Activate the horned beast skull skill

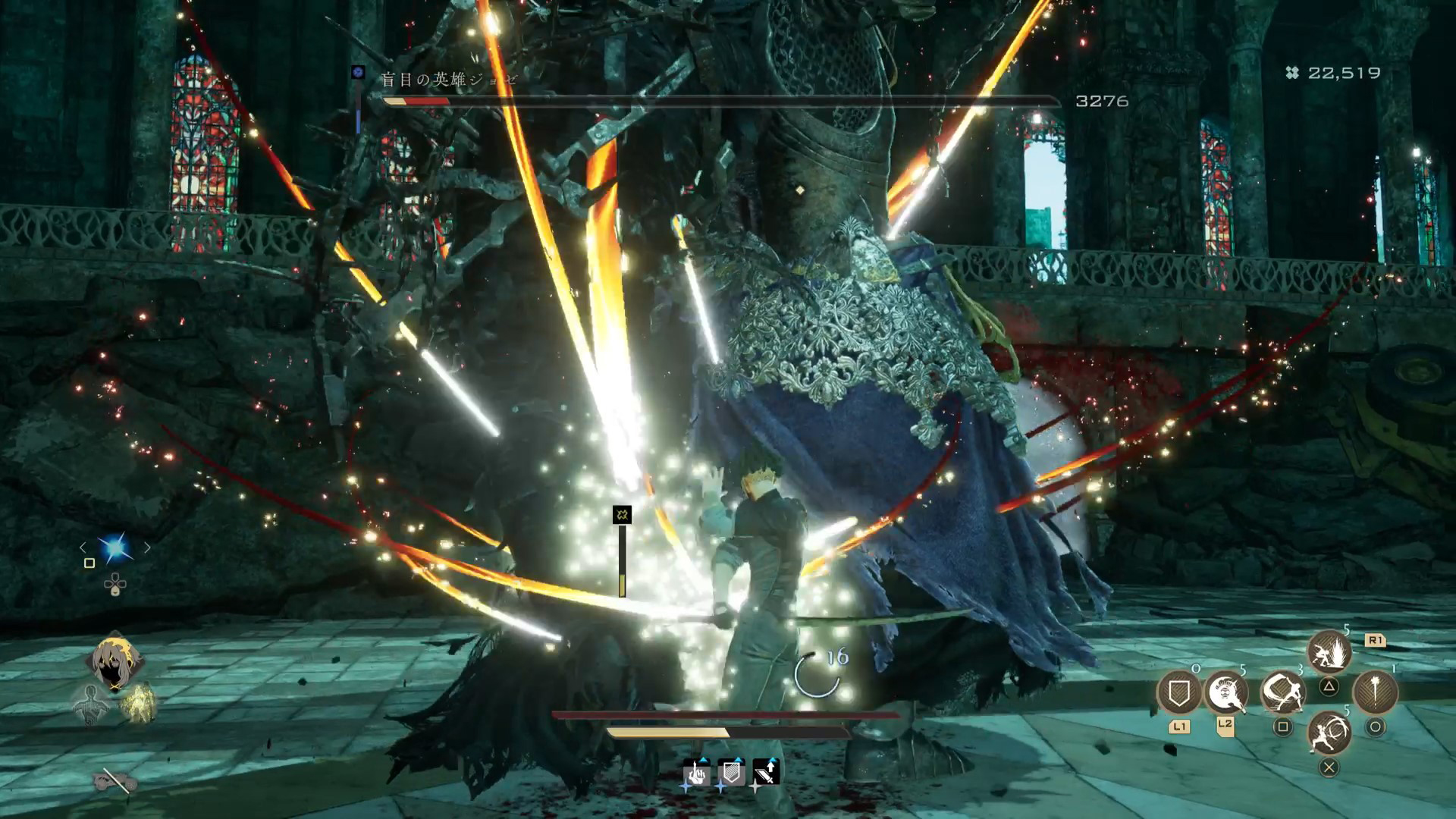pos(1227,692)
